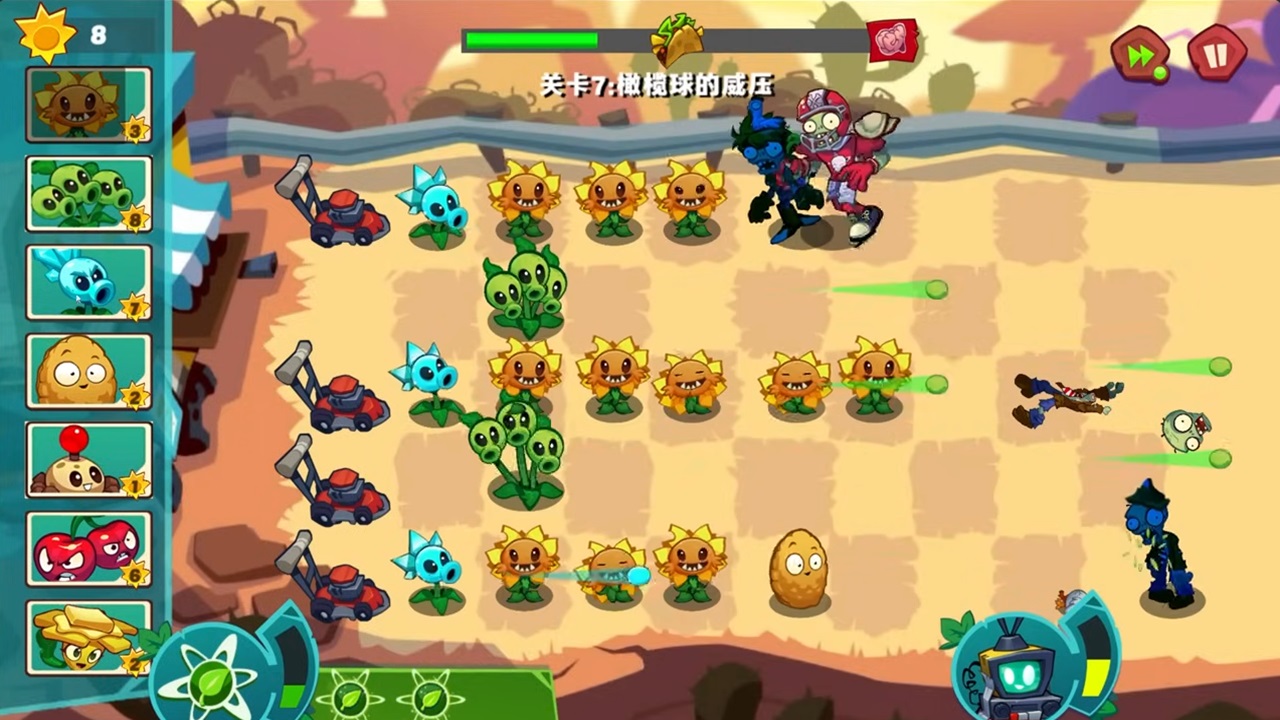Pick the gold-hat plant seed card

tap(88, 637)
